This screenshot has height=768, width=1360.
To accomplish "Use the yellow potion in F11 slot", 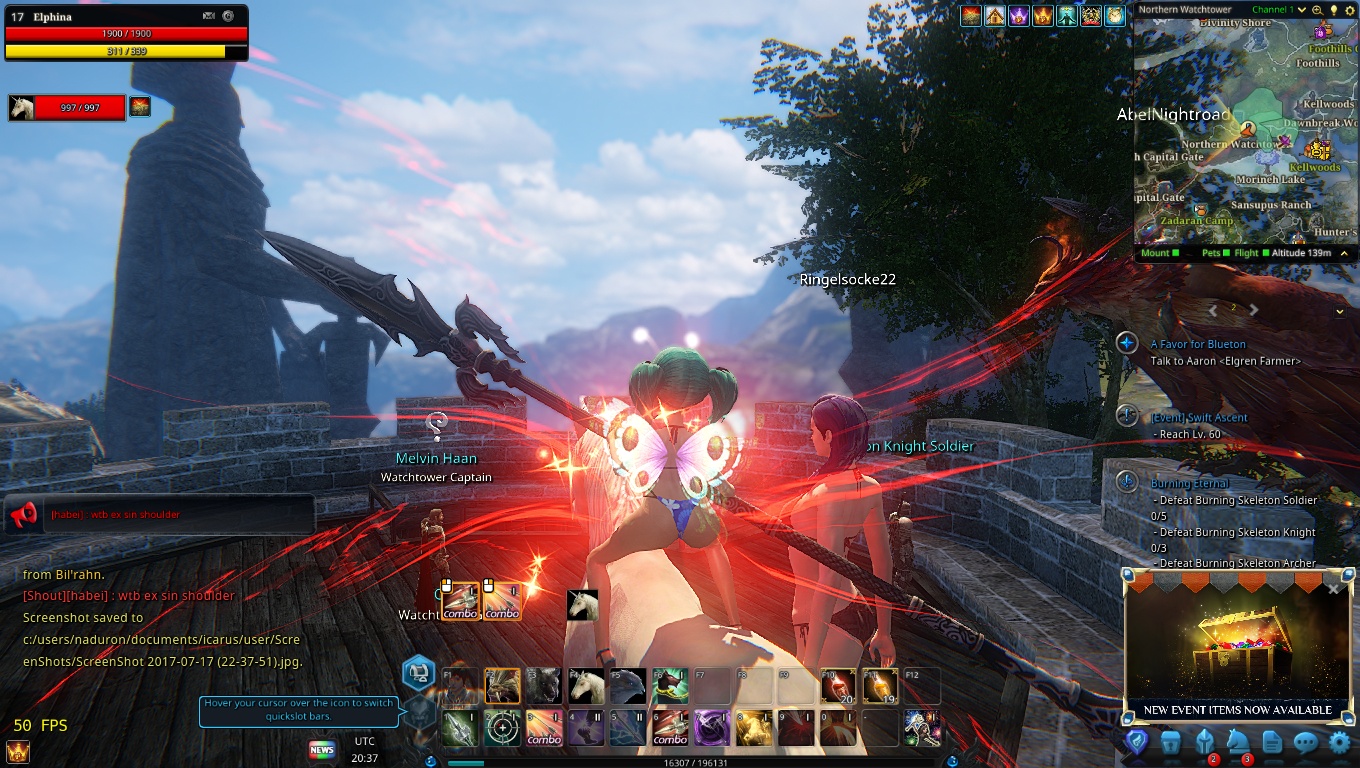I will pyautogui.click(x=879, y=686).
